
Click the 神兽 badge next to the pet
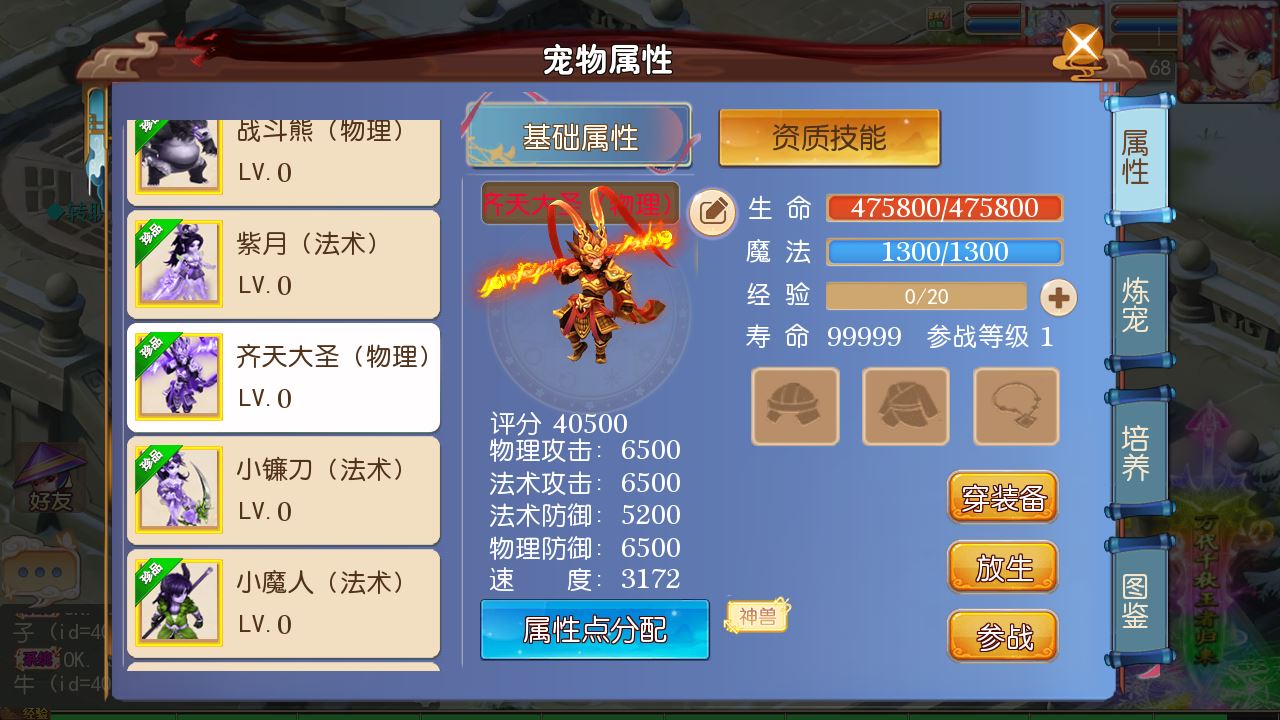tap(756, 618)
